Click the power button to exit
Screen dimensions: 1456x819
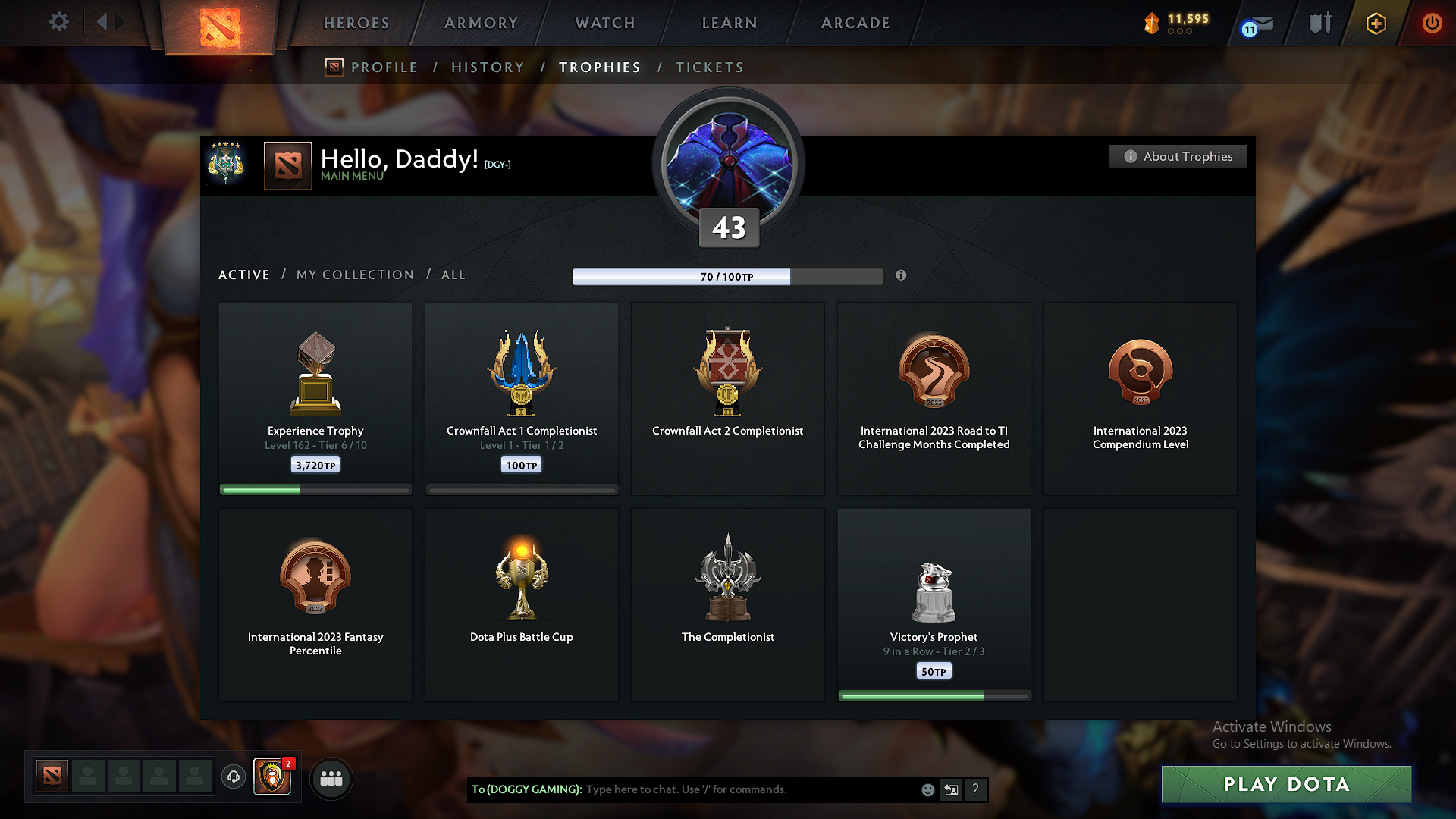(1432, 23)
